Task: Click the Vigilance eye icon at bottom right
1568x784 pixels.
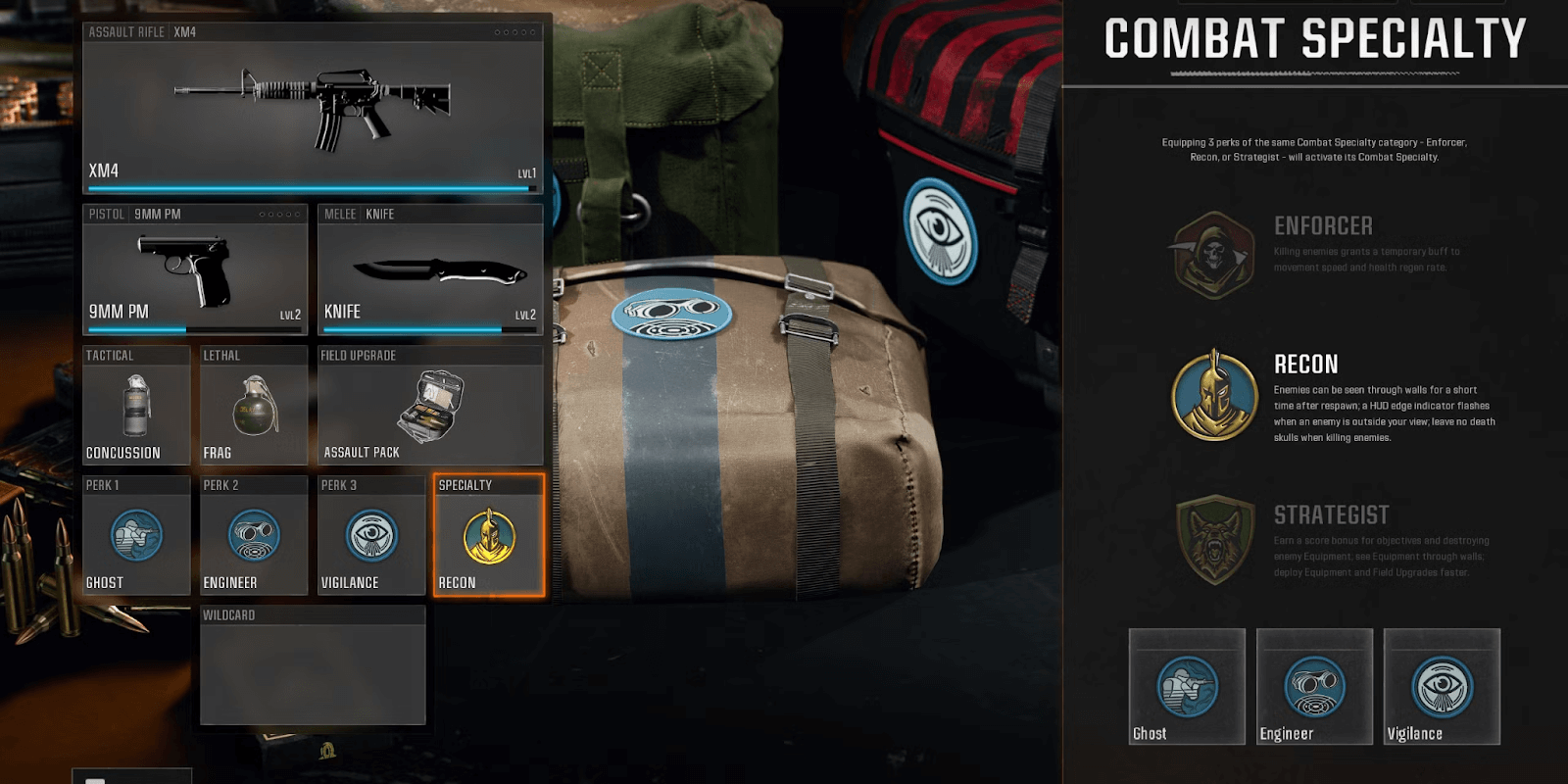Action: click(x=1441, y=686)
